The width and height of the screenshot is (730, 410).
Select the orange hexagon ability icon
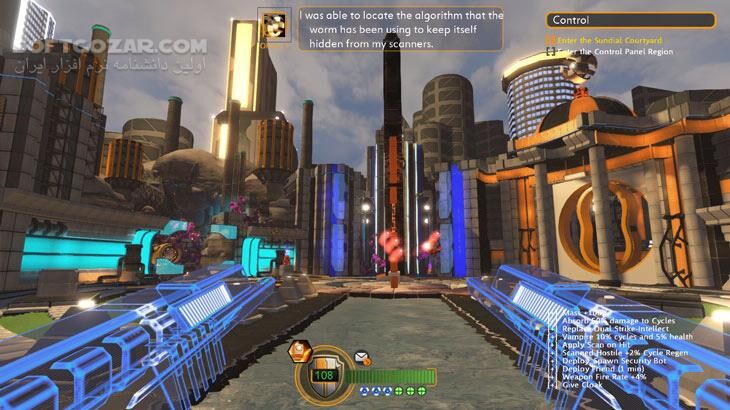pos(297,351)
